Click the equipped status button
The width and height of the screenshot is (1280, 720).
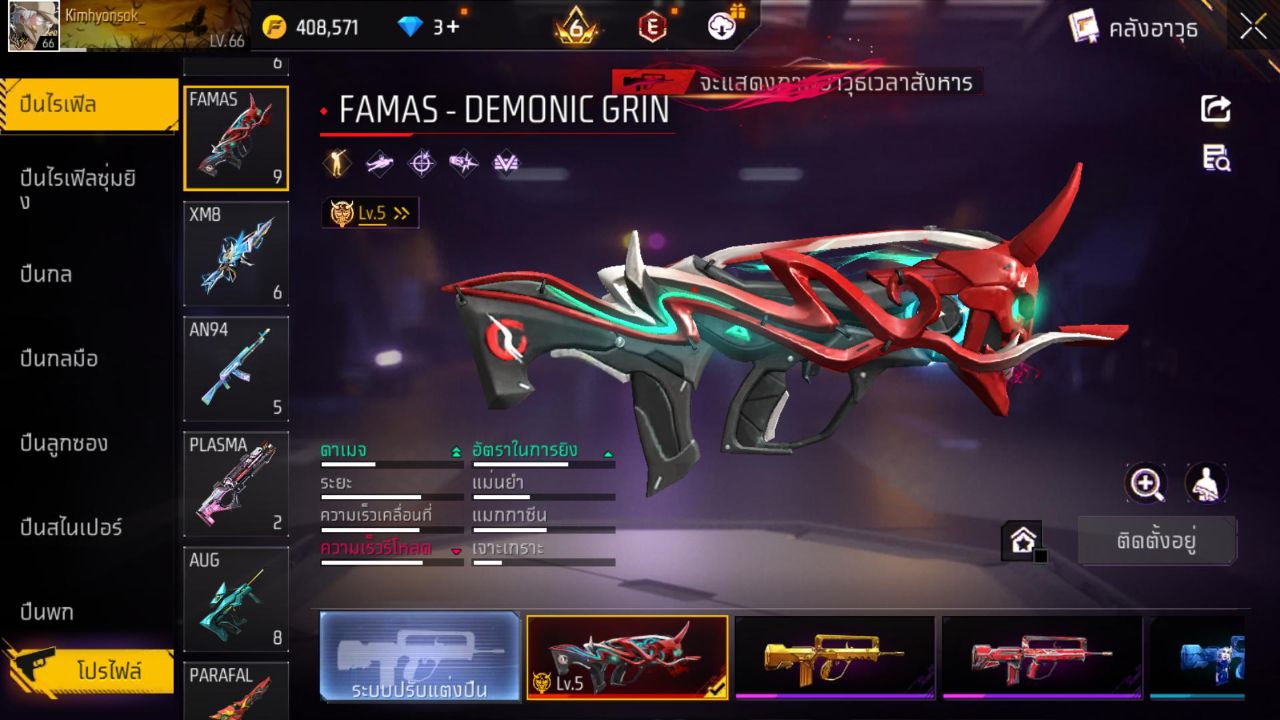click(x=1157, y=541)
